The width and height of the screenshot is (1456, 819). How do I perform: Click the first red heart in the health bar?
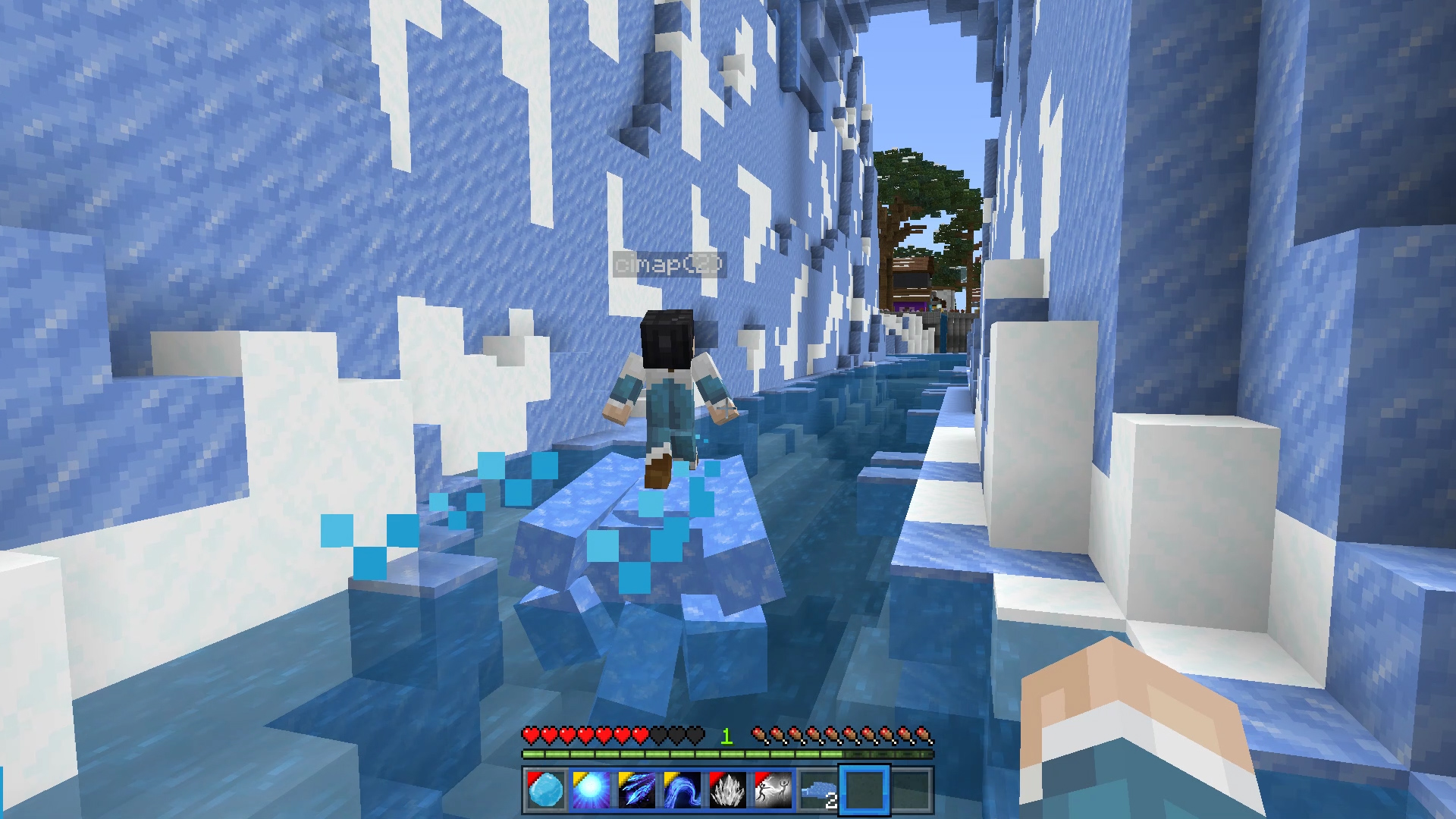pos(529,735)
